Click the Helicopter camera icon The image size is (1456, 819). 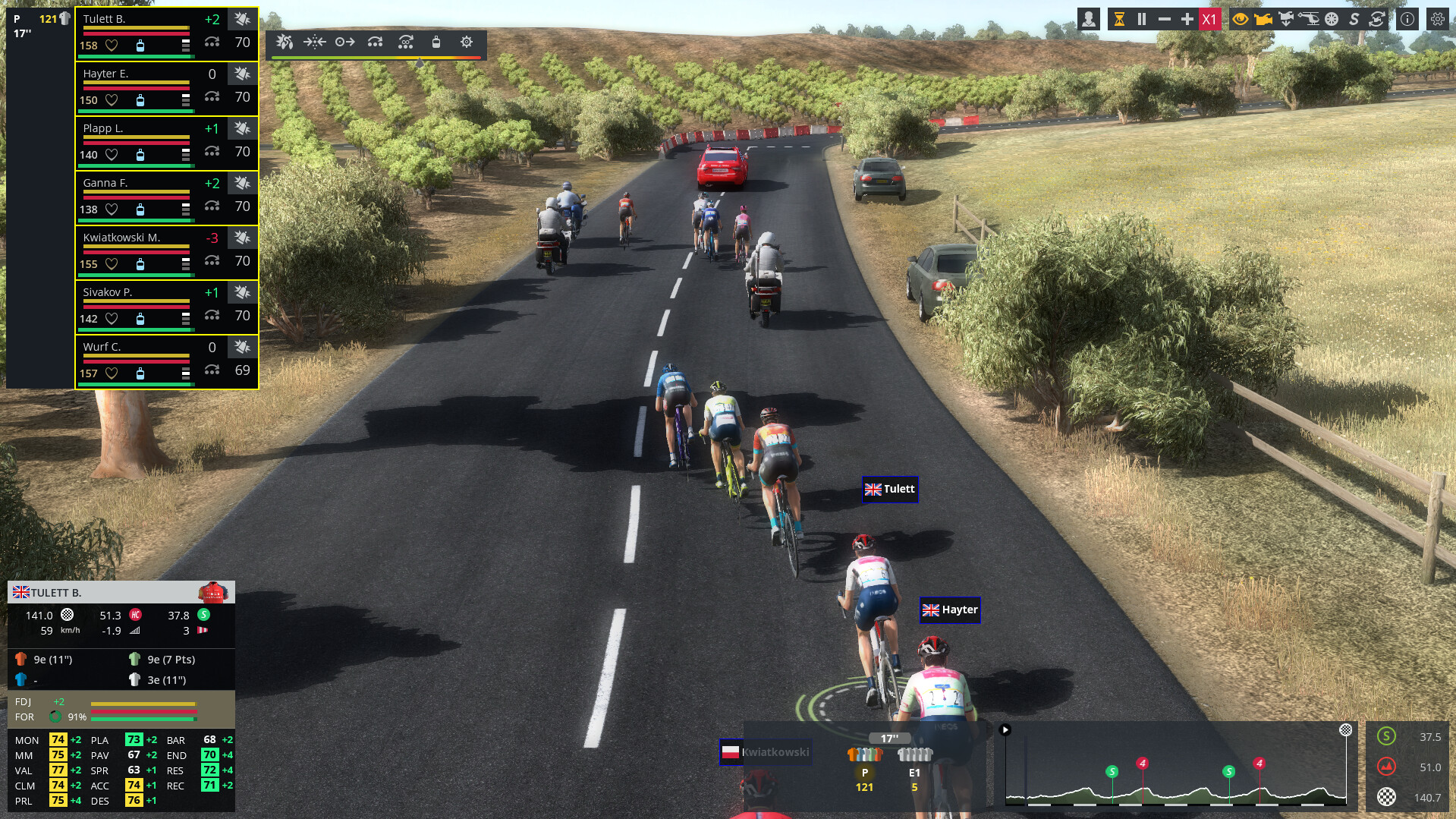coord(1310,19)
